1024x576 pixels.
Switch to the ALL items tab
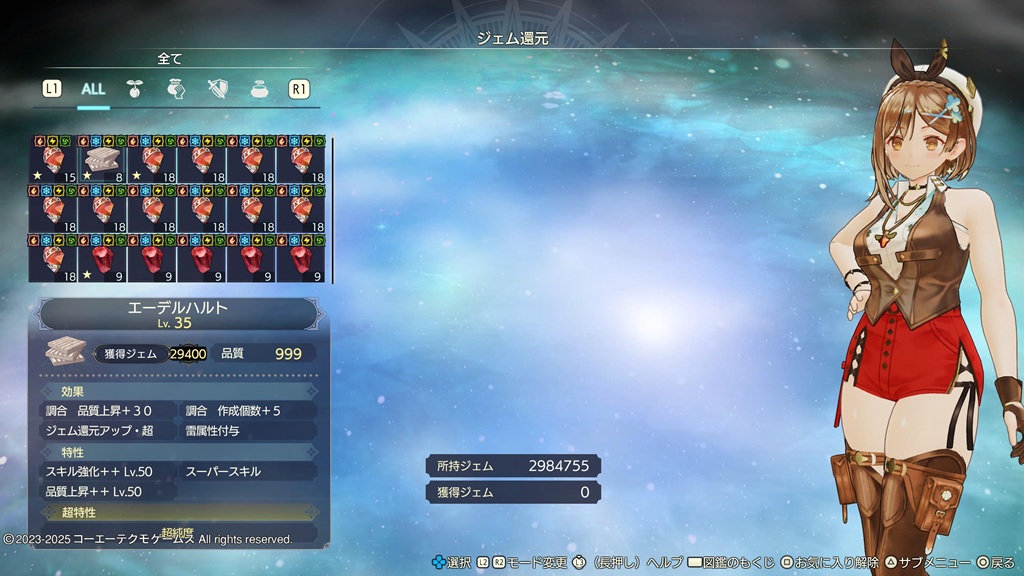[x=93, y=89]
